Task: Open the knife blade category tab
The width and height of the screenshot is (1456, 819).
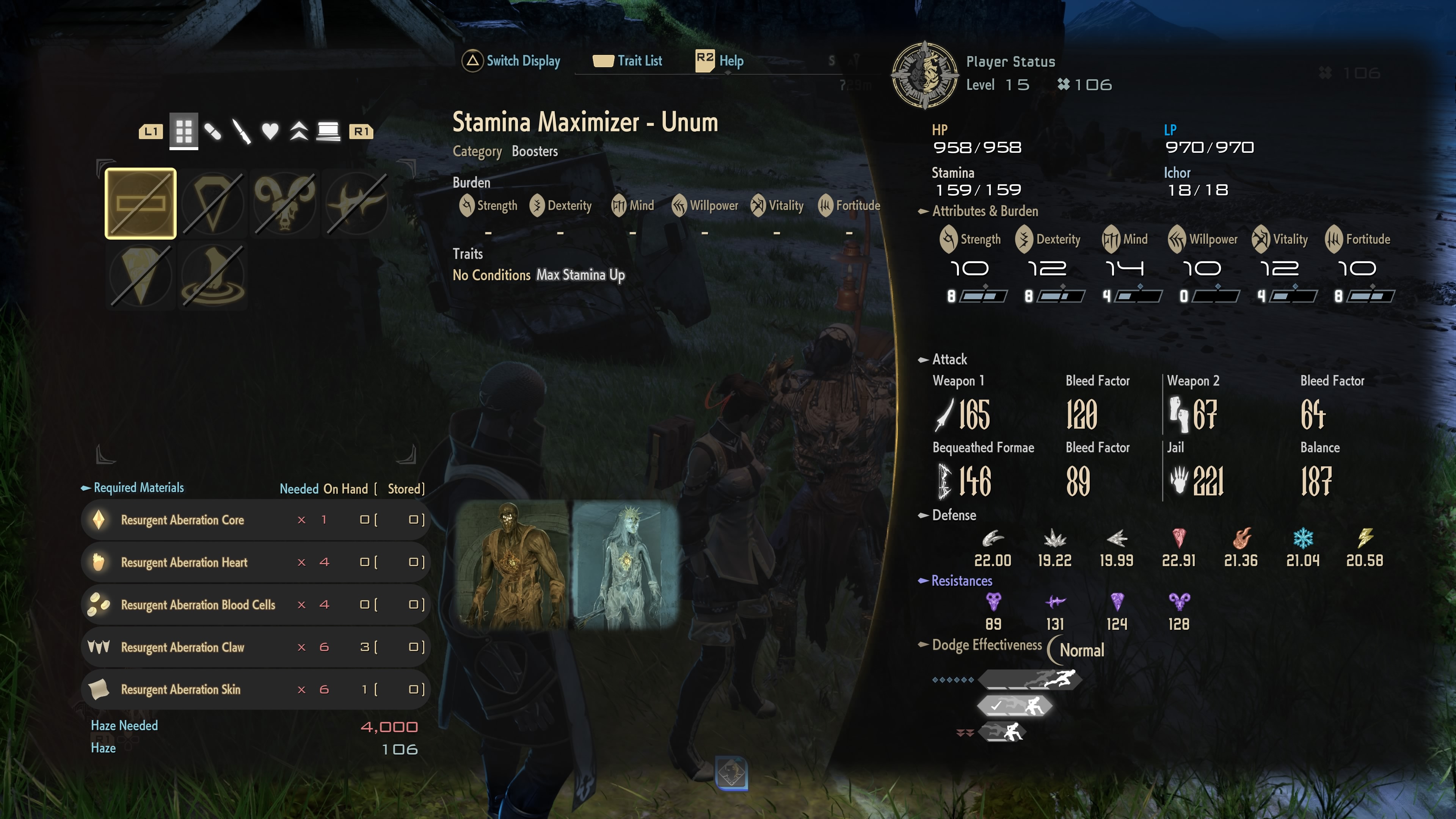Action: tap(242, 132)
